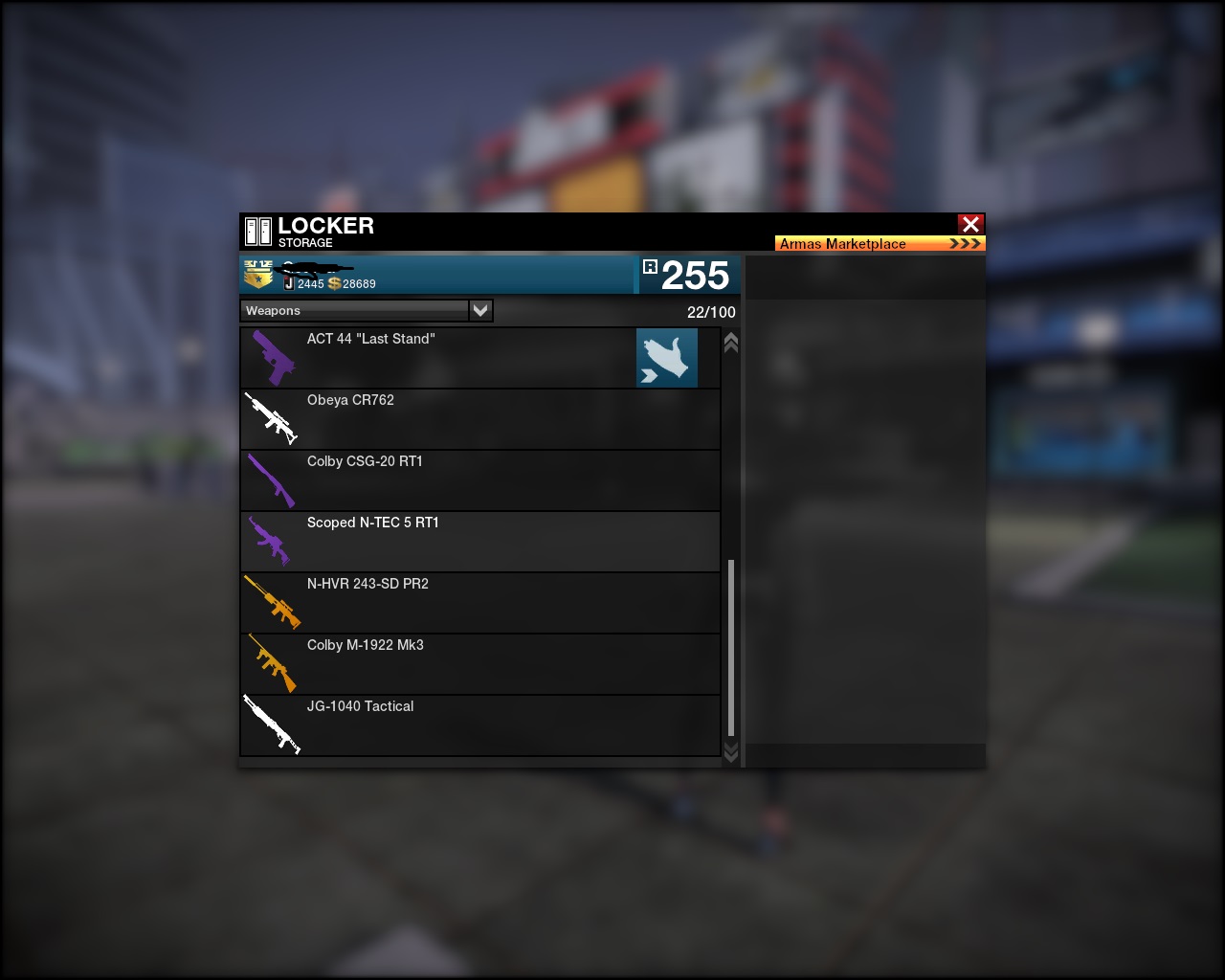Select the ACT 44 "Last Stand" pistol
This screenshot has height=980, width=1225.
(x=440, y=358)
